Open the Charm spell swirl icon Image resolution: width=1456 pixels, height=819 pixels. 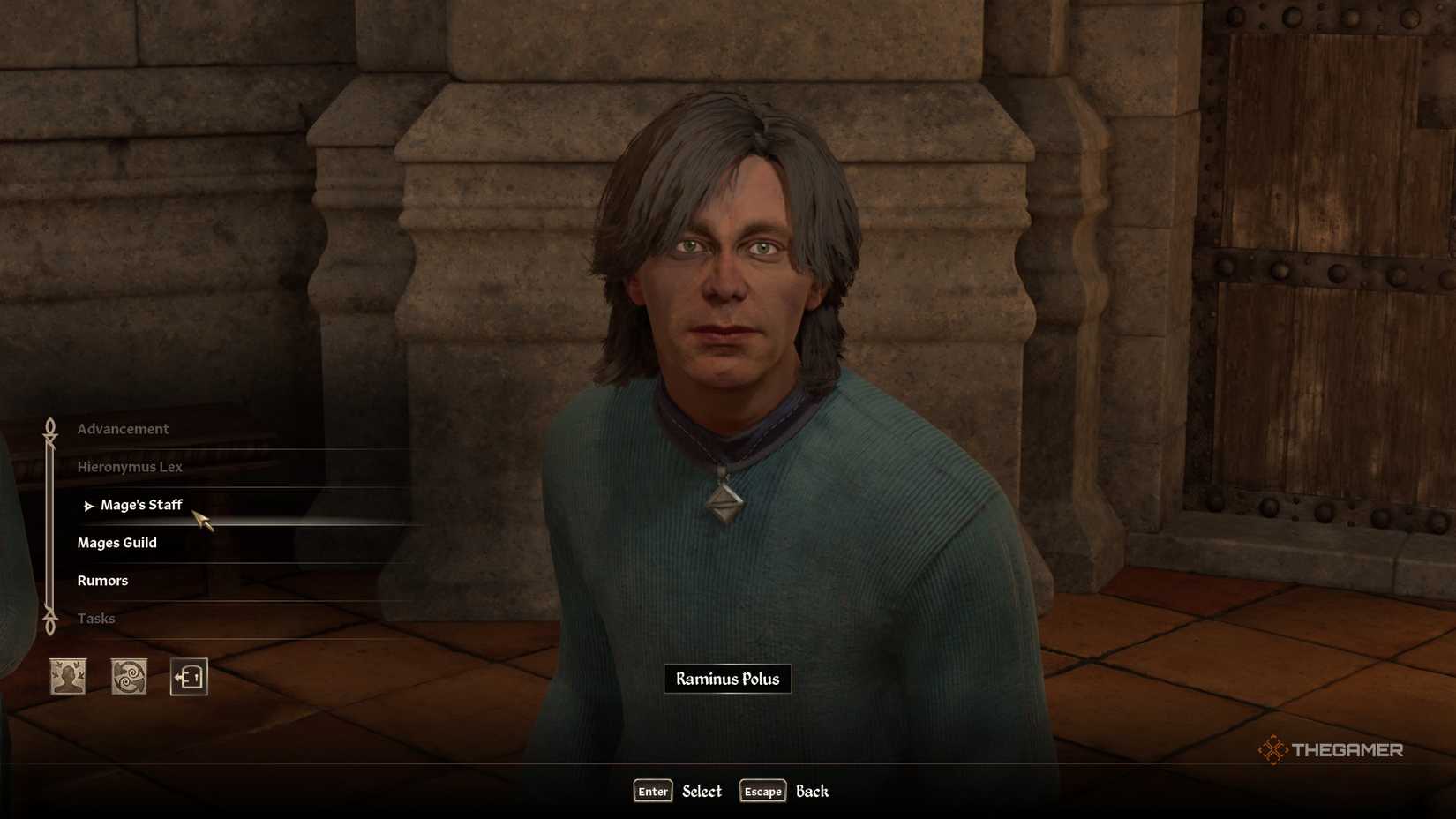(128, 678)
